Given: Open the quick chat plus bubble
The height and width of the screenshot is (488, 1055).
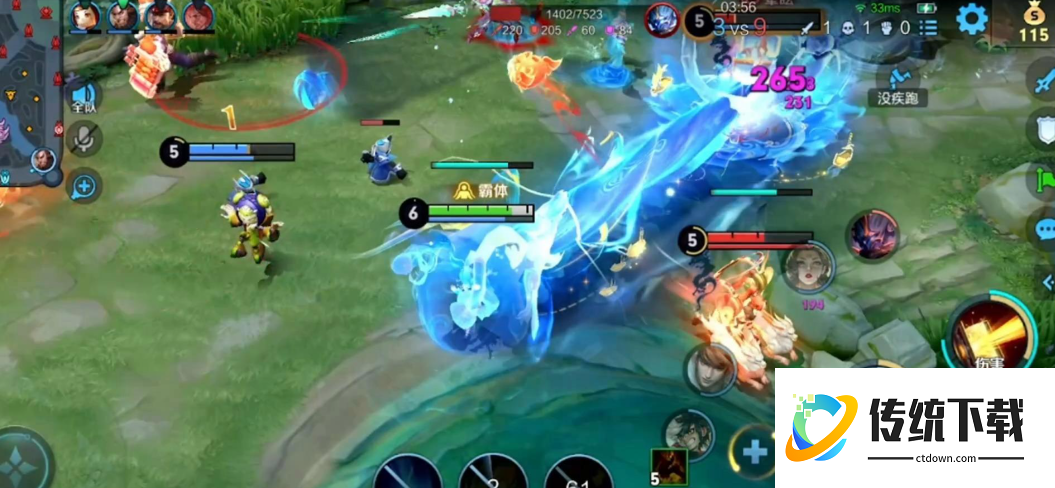Looking at the screenshot, I should click(x=84, y=185).
